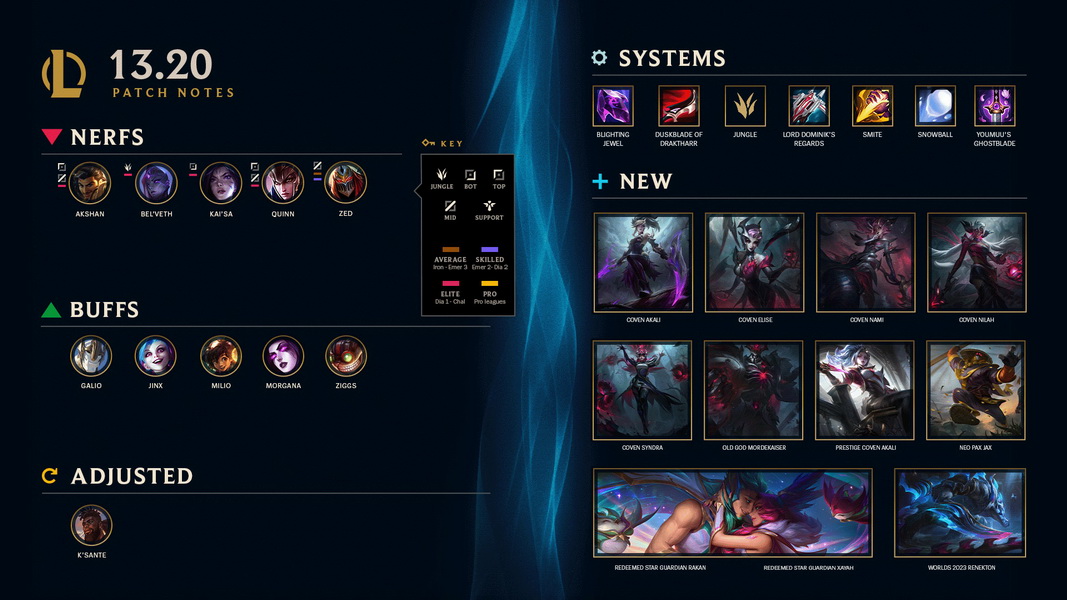
Task: Click the Neo Pax Jax skin image
Action: [x=976, y=390]
